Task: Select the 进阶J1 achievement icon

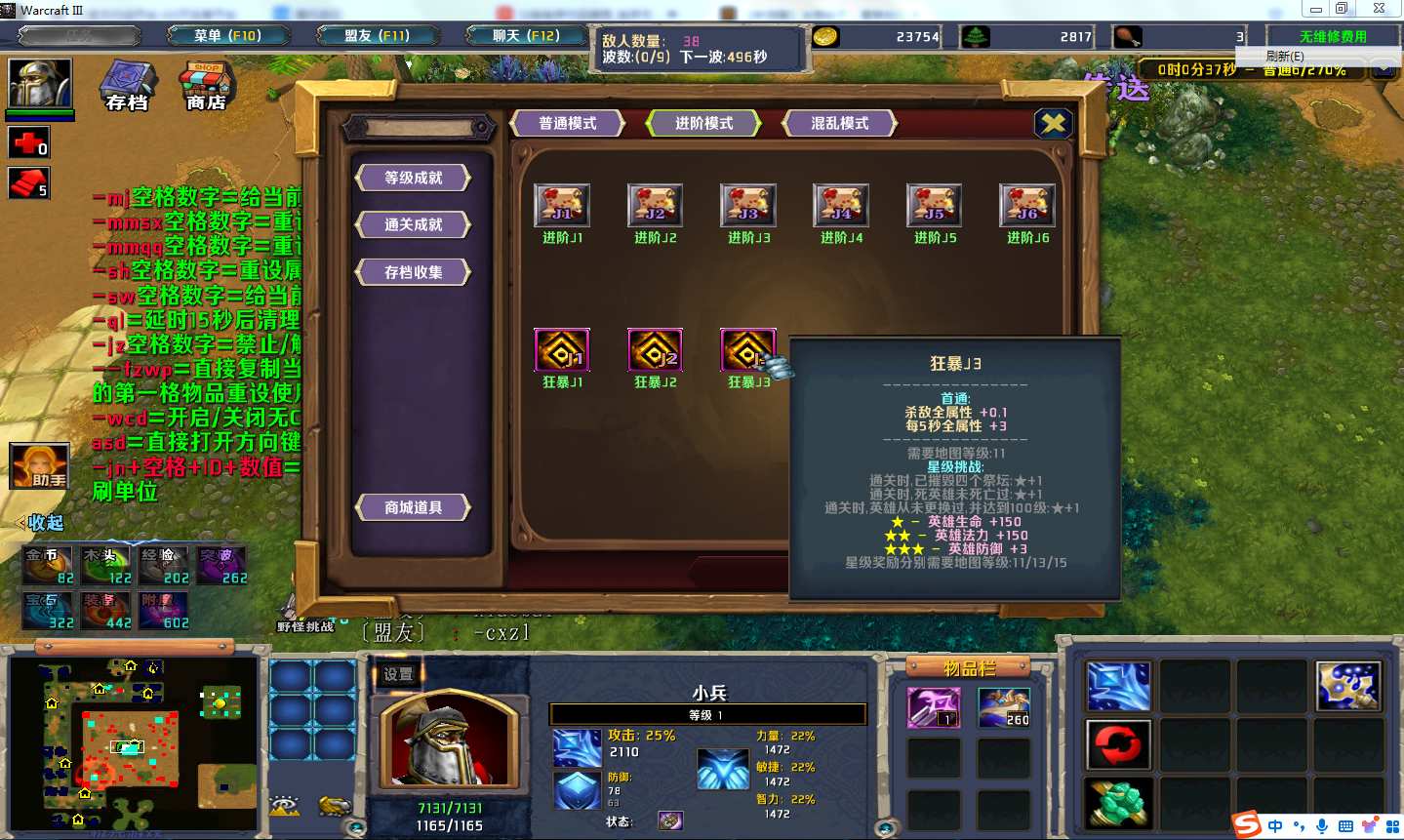Action: [x=562, y=206]
